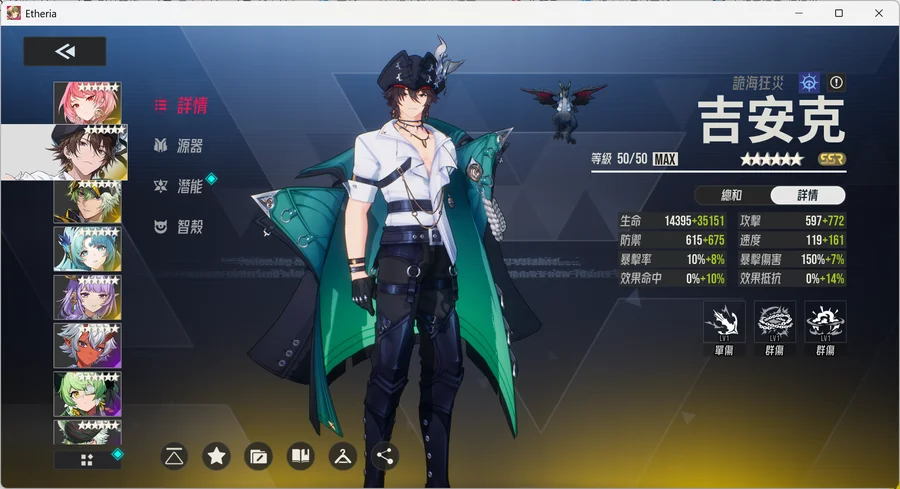Screen dimensions: 900x489
Task: Select the pink-haired character portrait
Action: click(87, 103)
